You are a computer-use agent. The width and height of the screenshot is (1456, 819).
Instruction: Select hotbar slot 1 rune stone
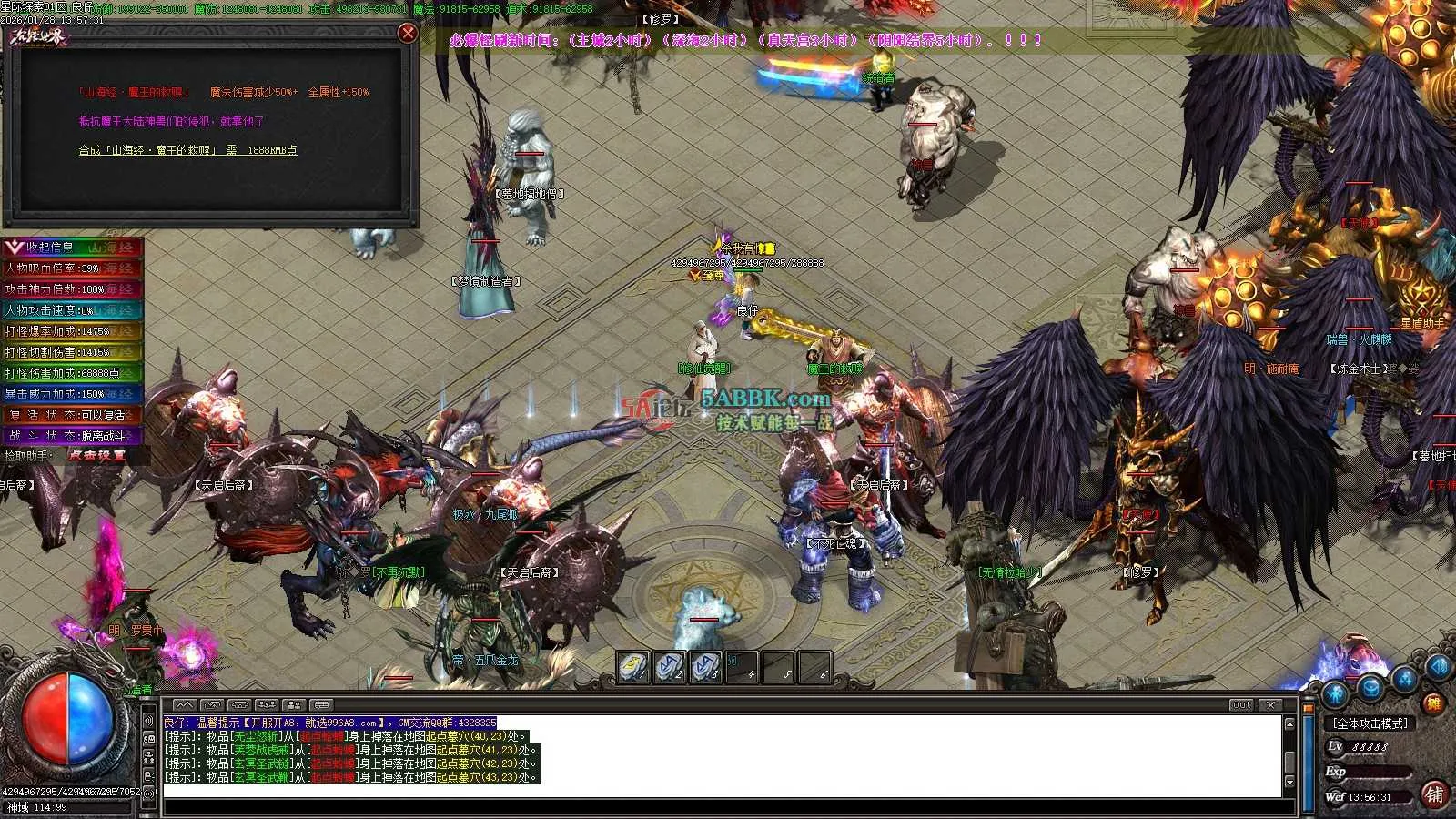pos(632,667)
